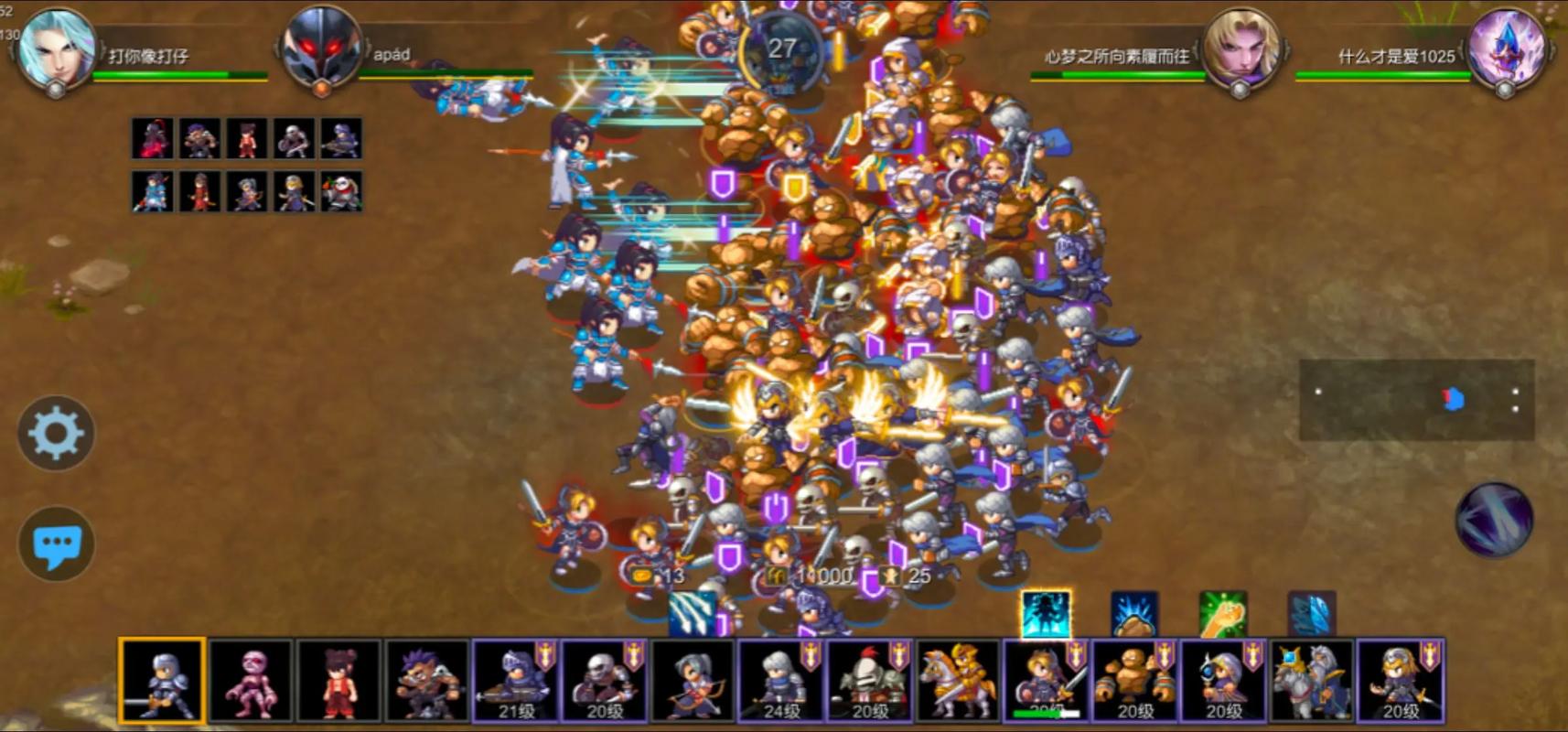1568x732 pixels.
Task: Select the gray-haired archer unit card
Action: click(x=693, y=682)
